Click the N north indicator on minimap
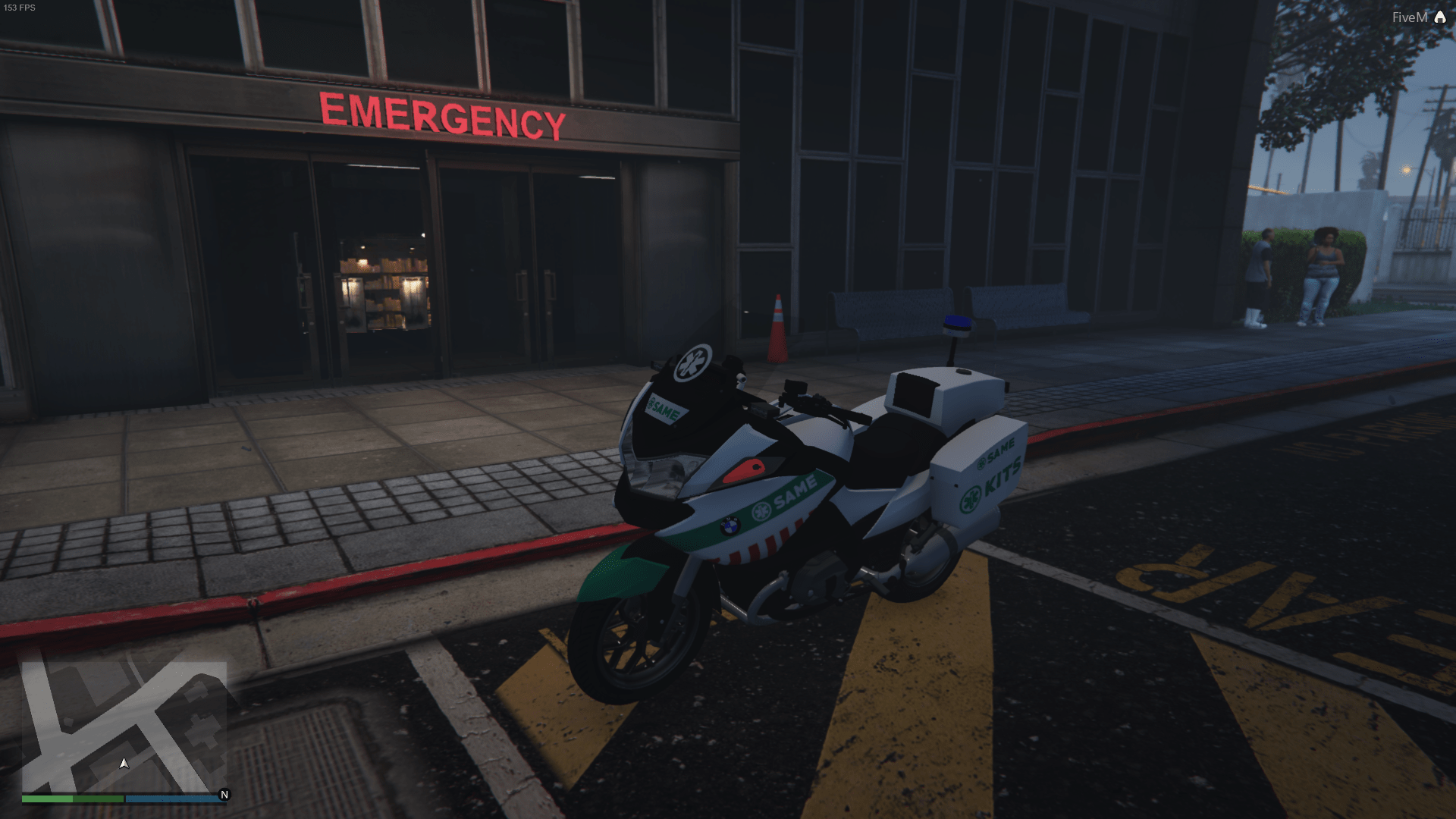The height and width of the screenshot is (819, 1456). click(224, 795)
